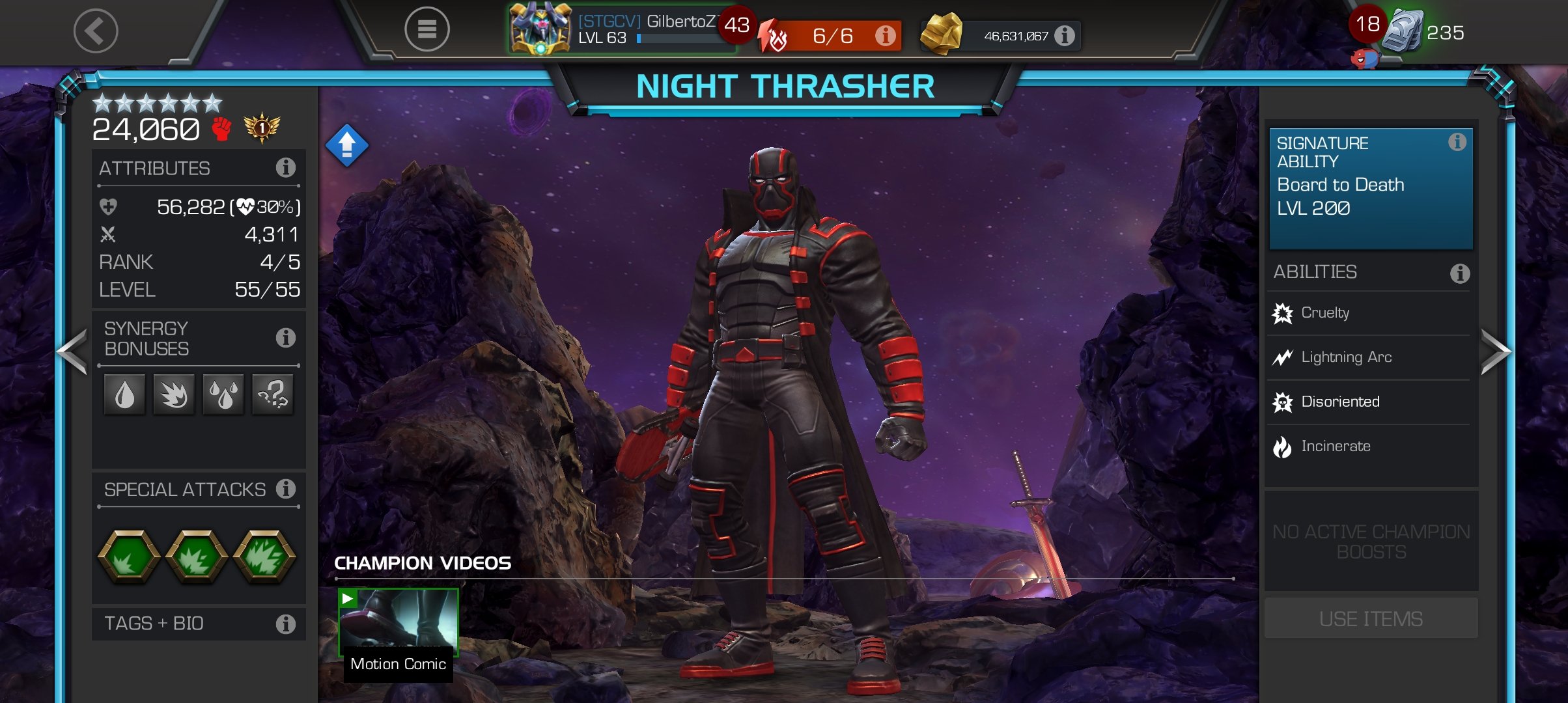This screenshot has width=1568, height=703.
Task: Show gold info beside 46,631,067
Action: (x=1065, y=36)
